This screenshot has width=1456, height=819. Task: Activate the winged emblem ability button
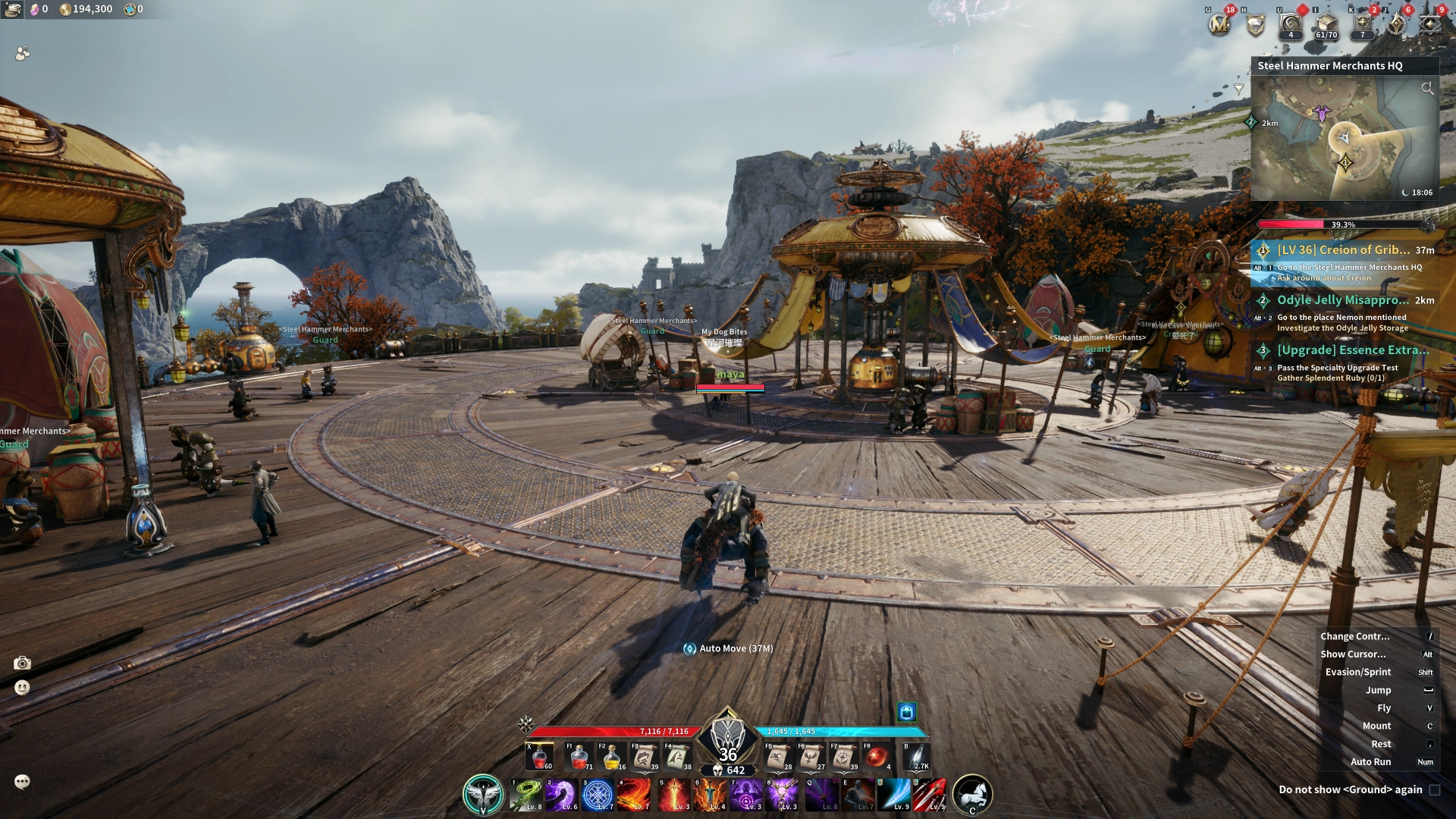[x=482, y=794]
